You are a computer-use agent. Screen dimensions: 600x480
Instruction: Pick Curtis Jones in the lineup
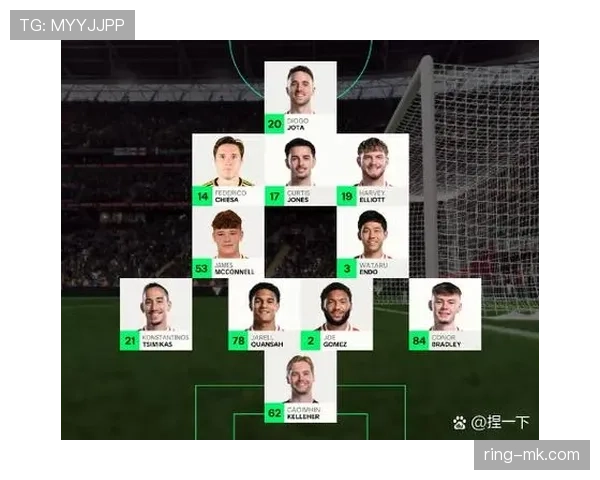[x=300, y=170]
